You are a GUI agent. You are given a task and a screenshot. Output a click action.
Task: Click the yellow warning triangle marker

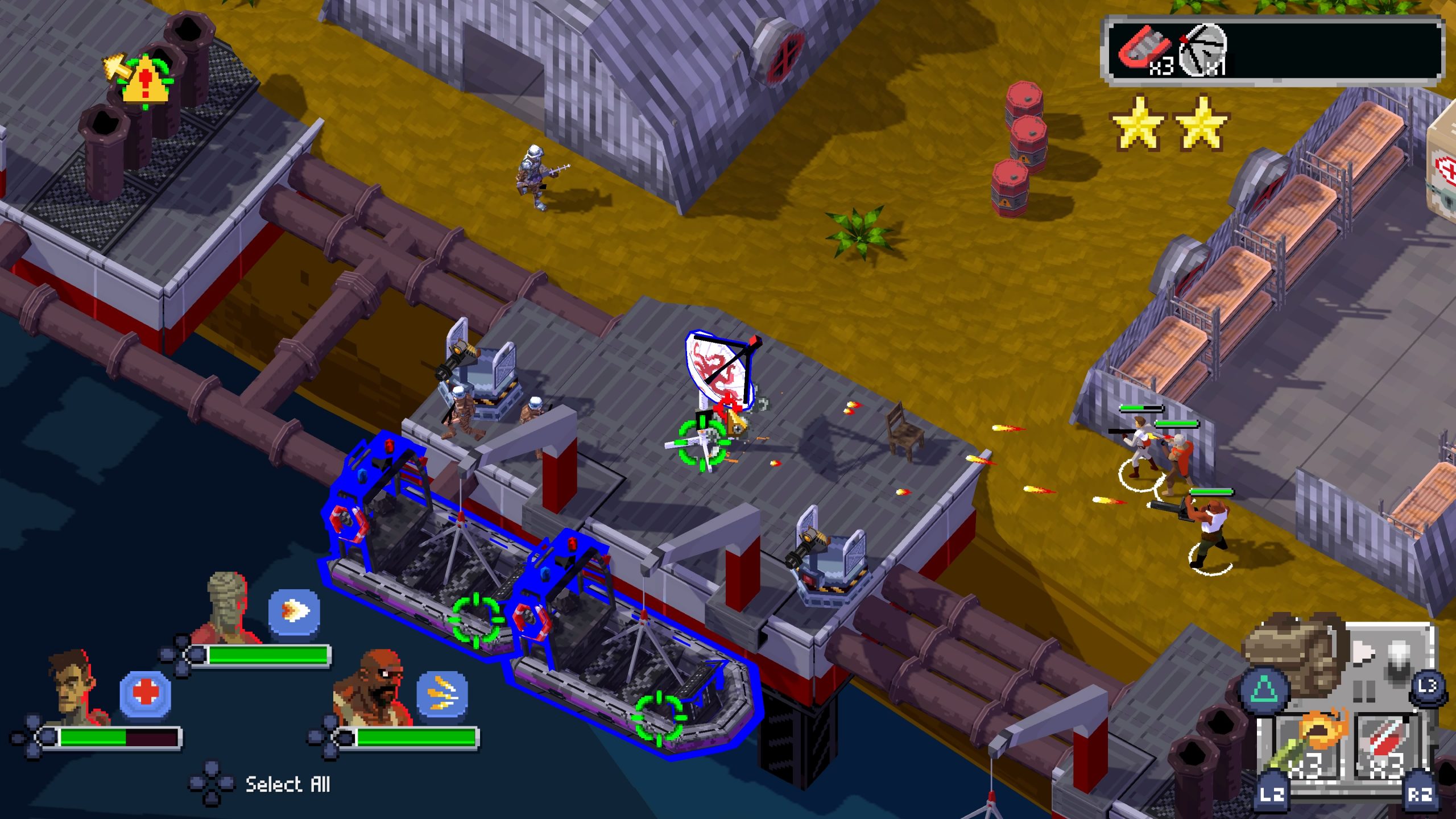coord(146,83)
